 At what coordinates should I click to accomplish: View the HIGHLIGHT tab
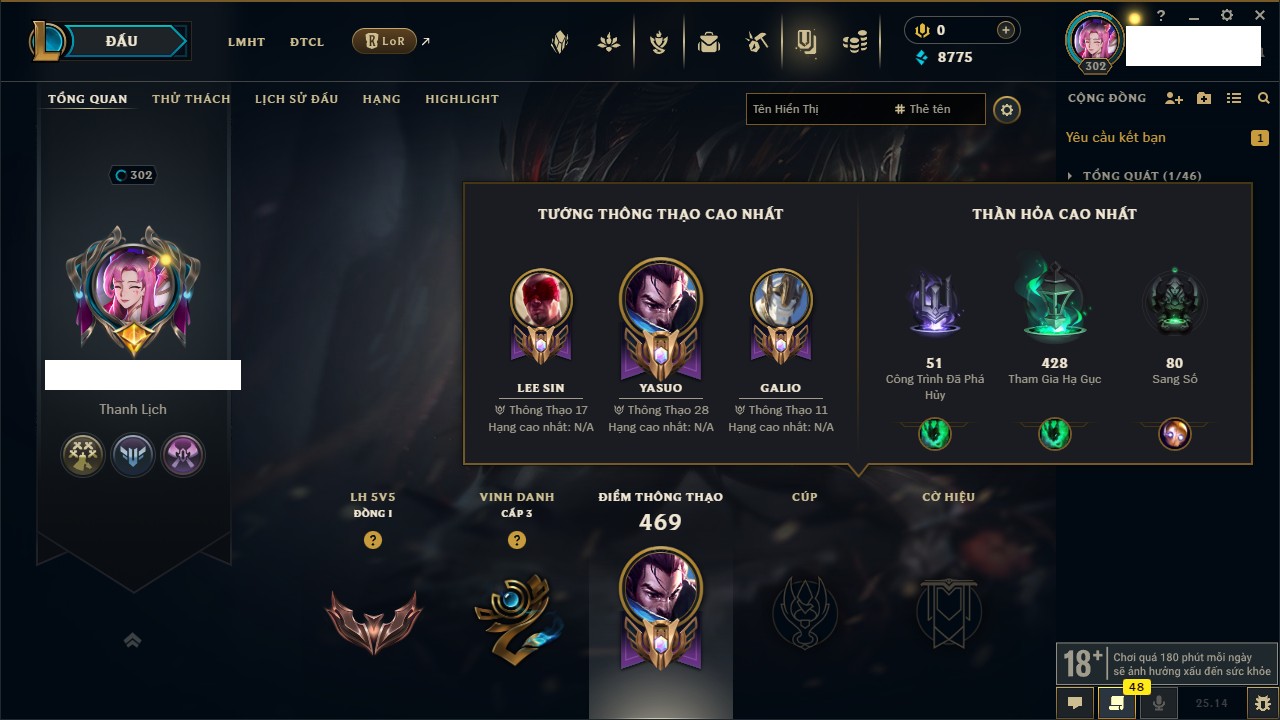click(461, 99)
